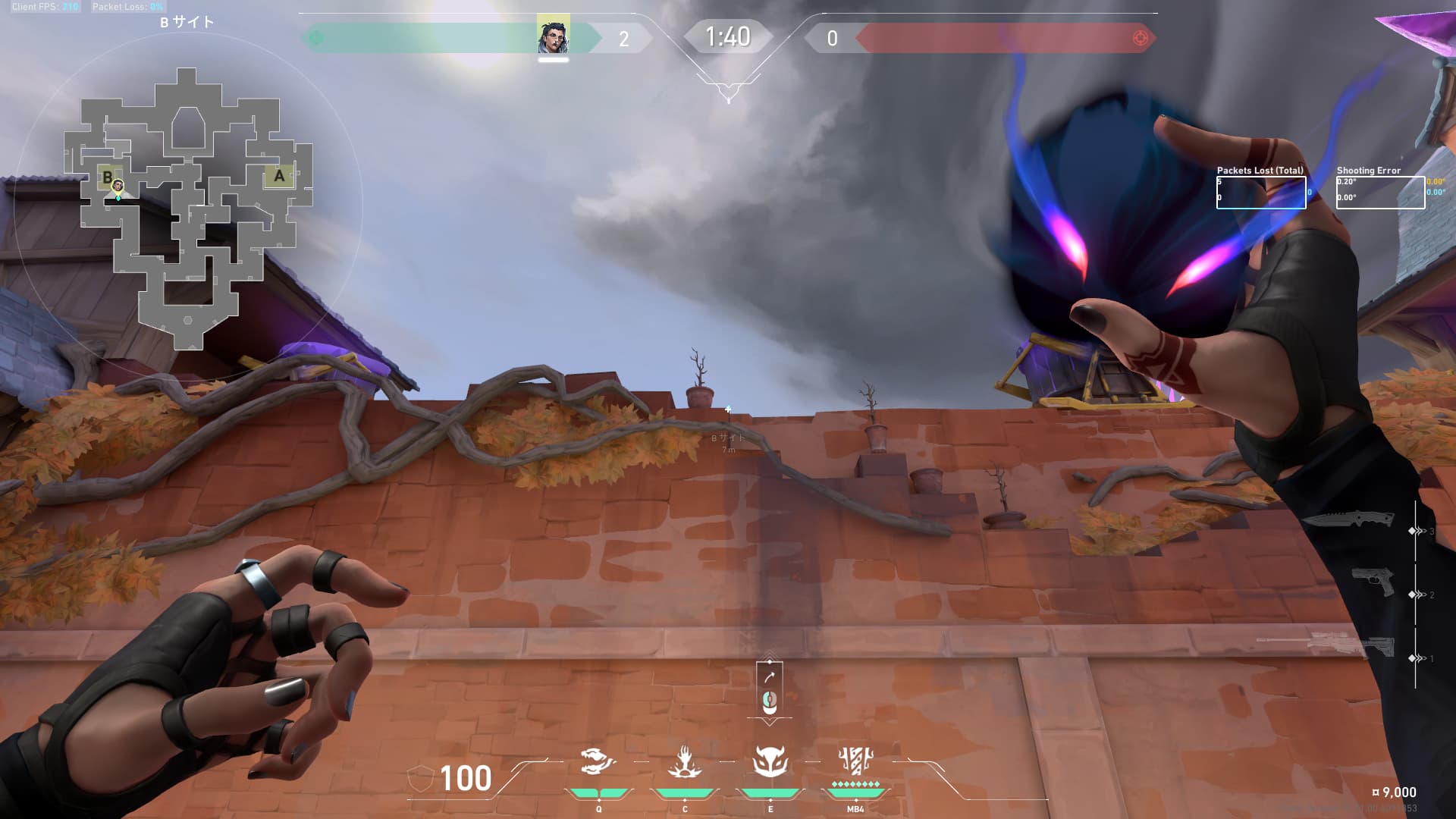The image size is (1456, 819).
Task: Click the player marker on the minimap
Action: tap(118, 186)
